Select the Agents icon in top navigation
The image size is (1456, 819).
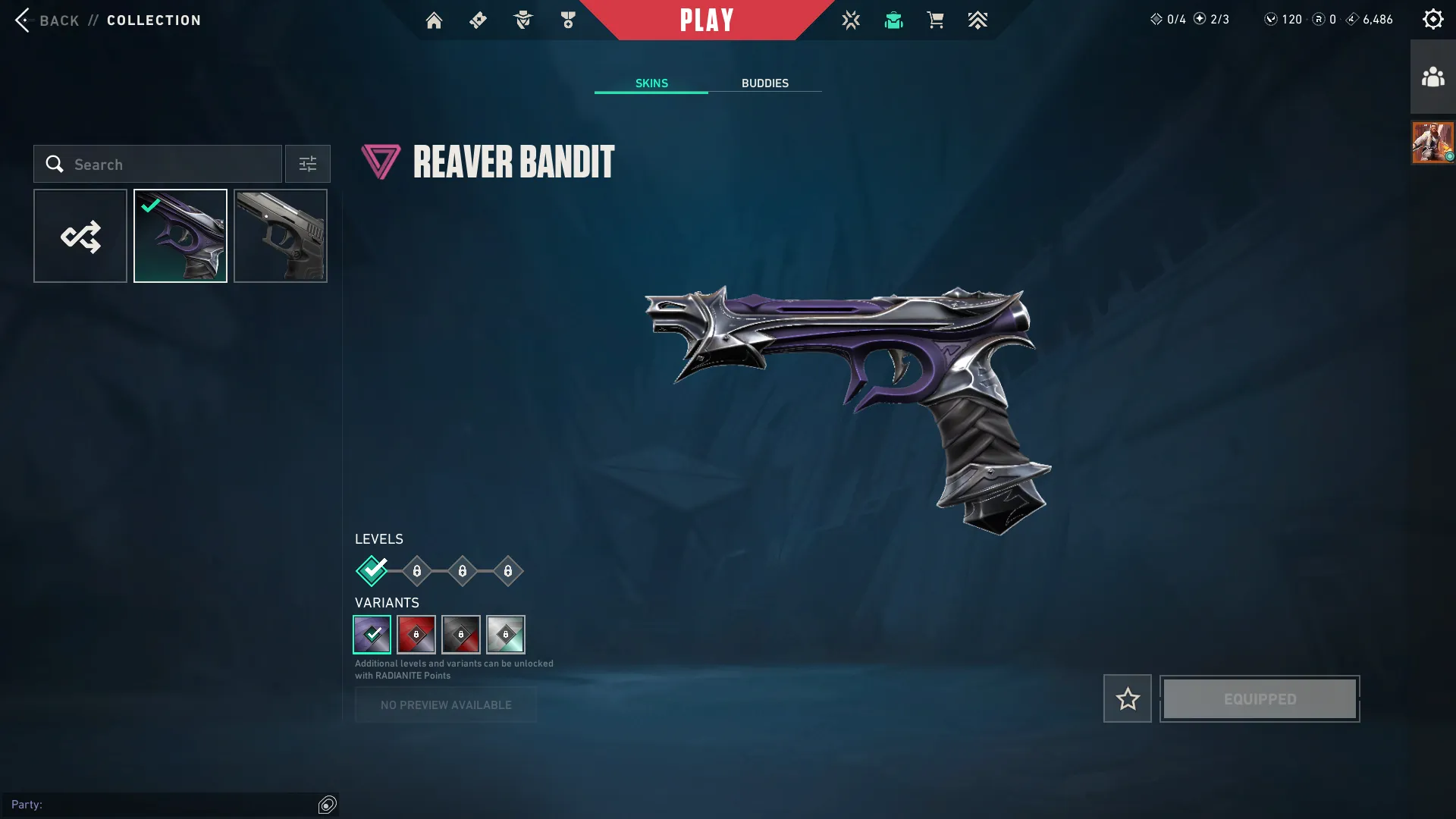pos(522,20)
